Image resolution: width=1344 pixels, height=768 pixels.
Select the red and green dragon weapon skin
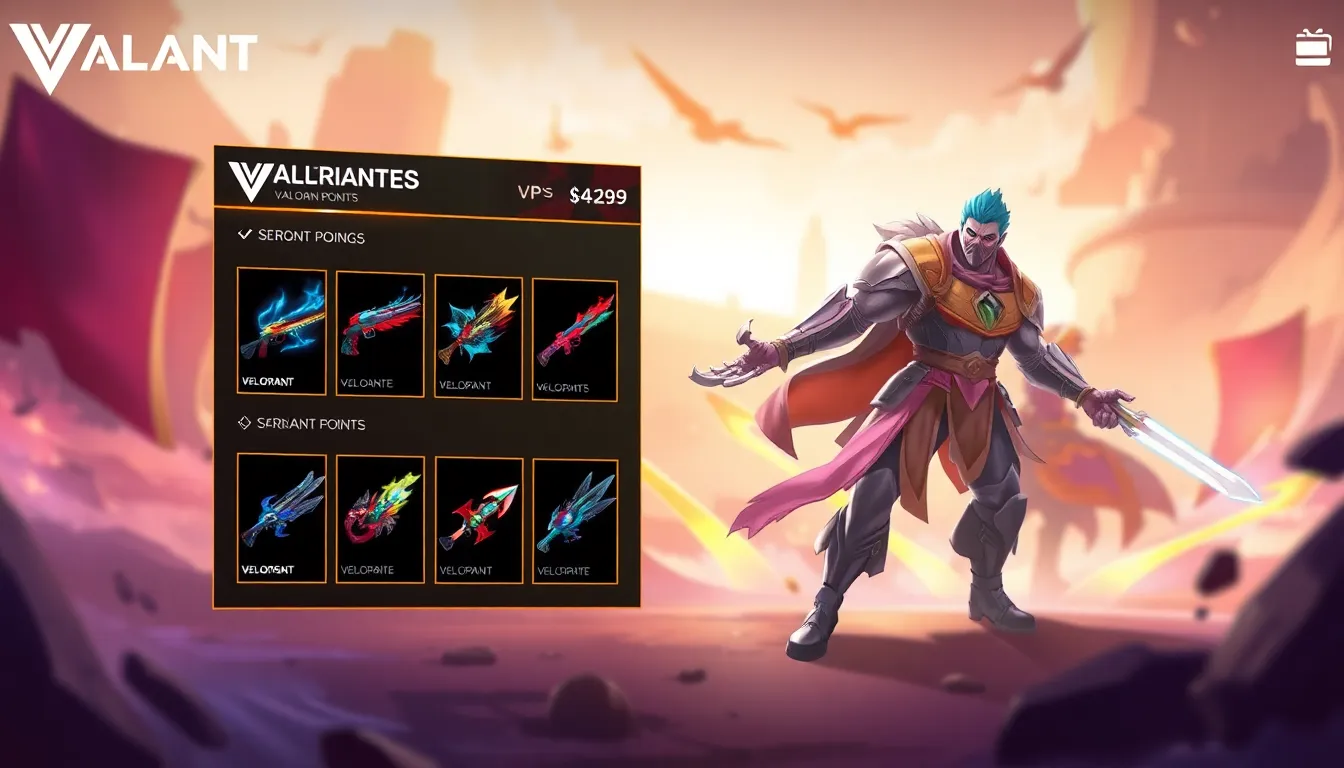tap(380, 519)
